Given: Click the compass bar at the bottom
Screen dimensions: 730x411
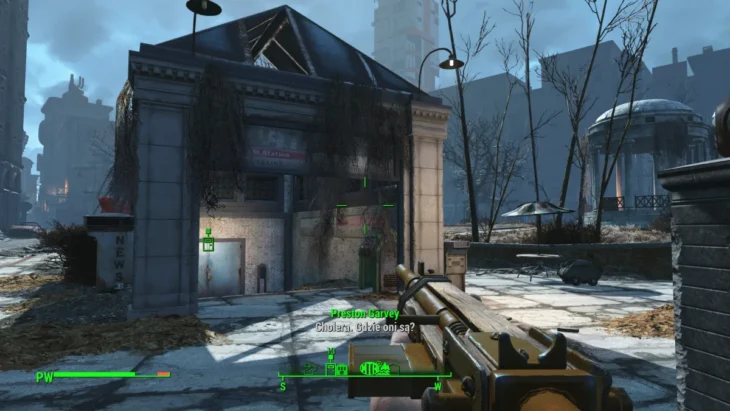Looking at the screenshot, I should coord(365,375).
